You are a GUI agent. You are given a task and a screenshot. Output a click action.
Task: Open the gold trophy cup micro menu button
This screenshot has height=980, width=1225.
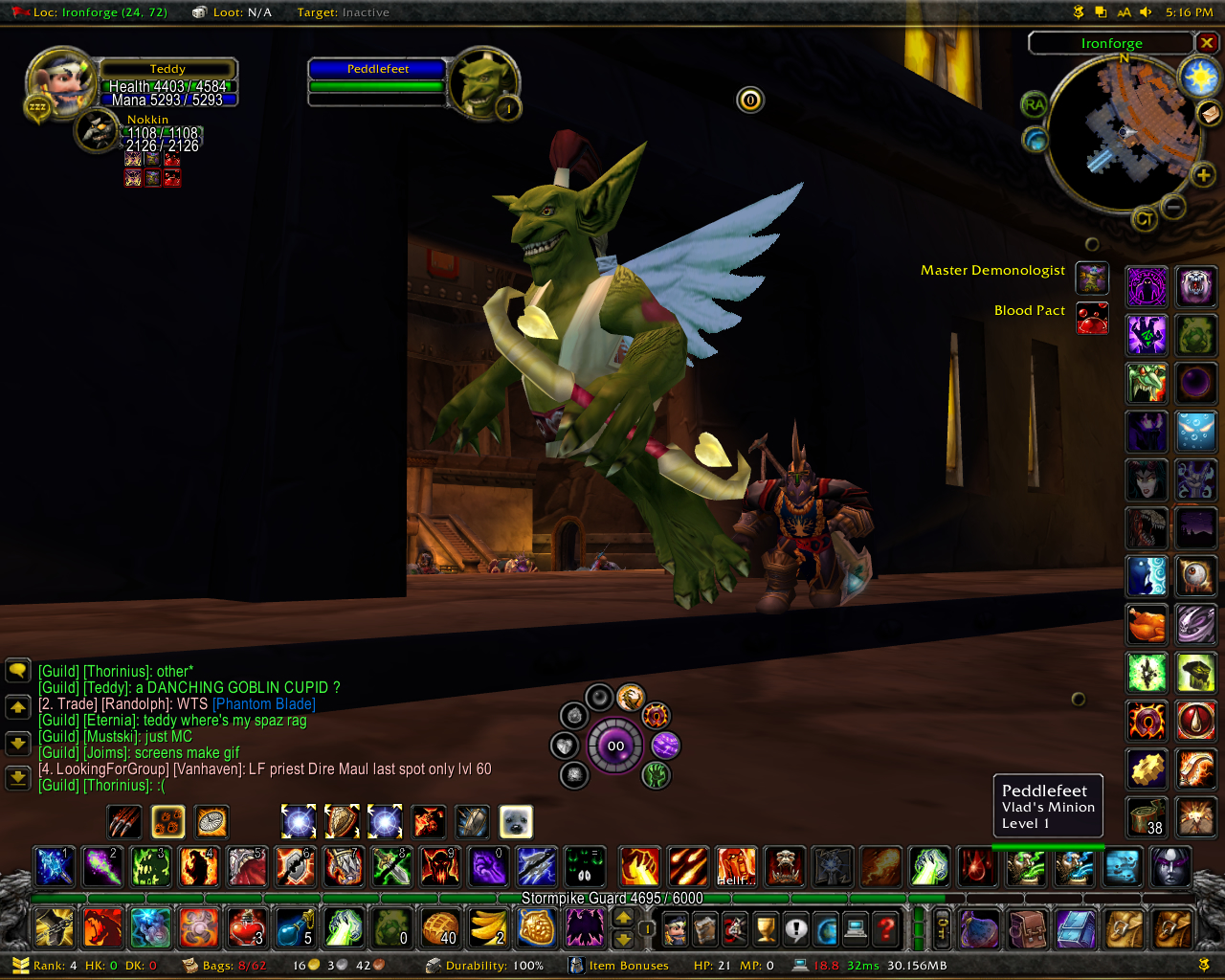(765, 927)
